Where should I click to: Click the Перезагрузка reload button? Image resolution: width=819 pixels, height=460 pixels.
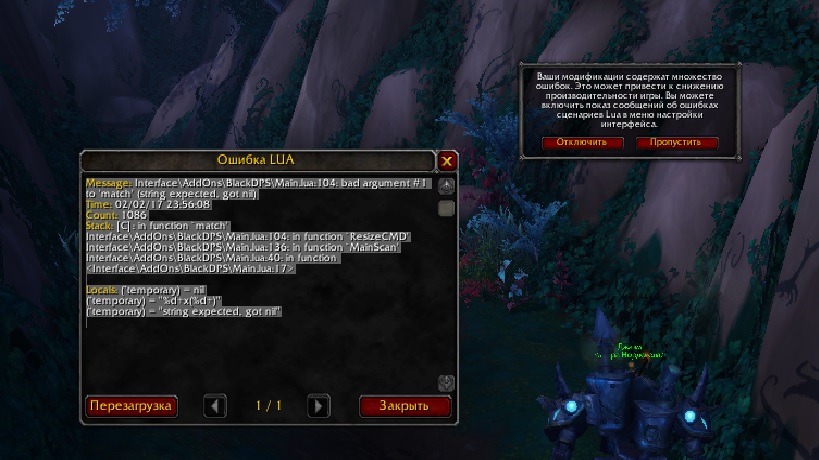[131, 406]
